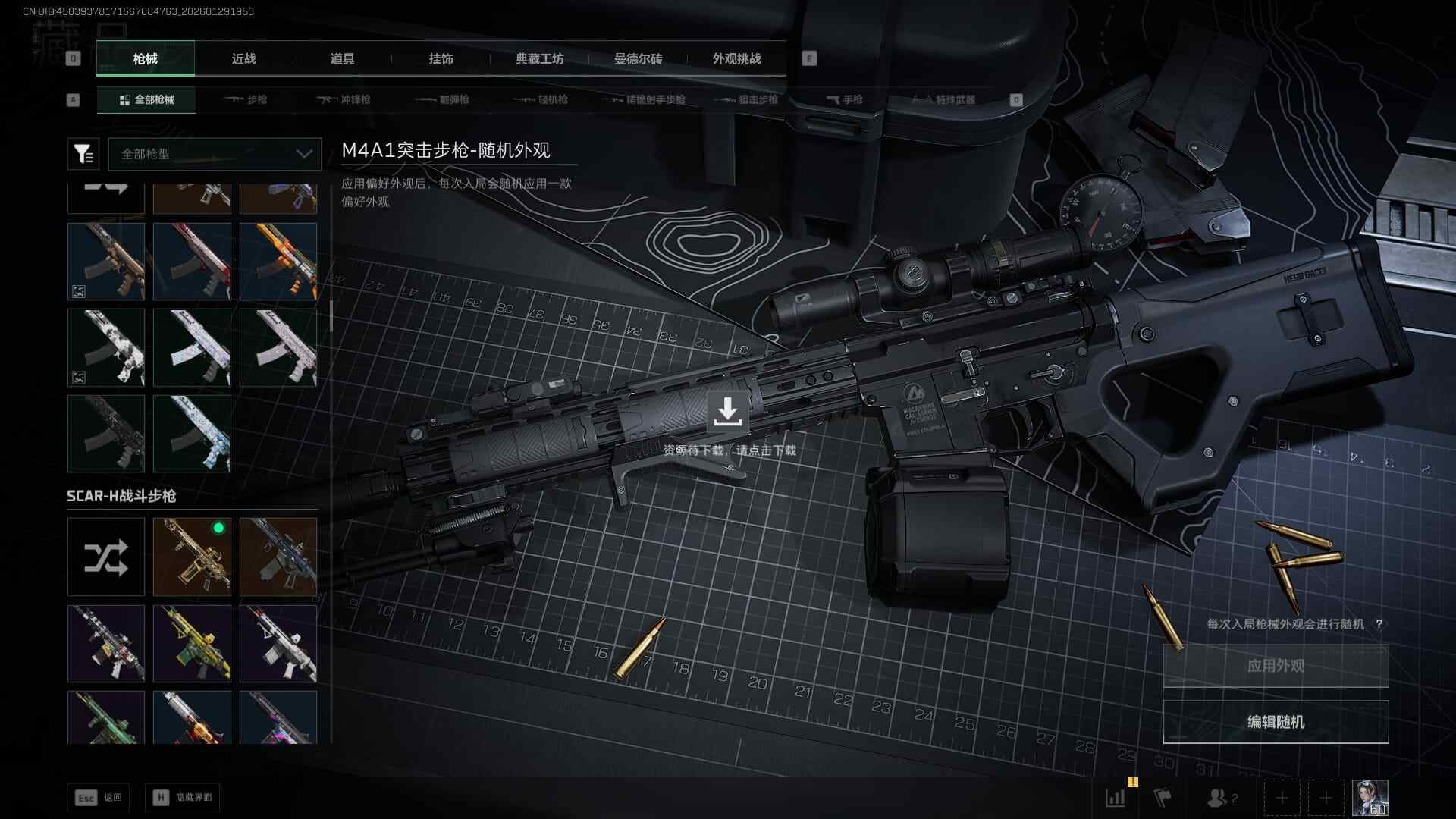This screenshot has width=1456, height=819.
Task: Switch to the 外观挑战 tab
Action: pos(736,58)
